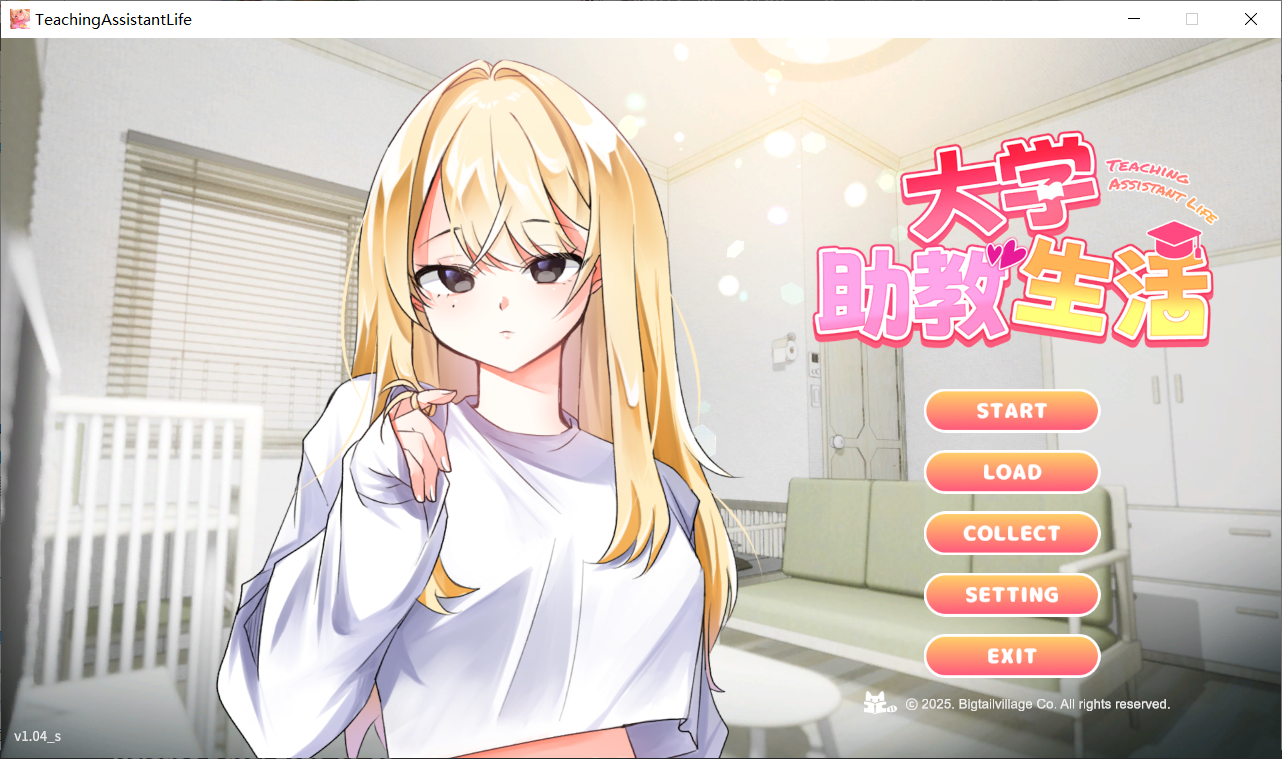Viewport: 1282px width, 759px height.
Task: Open the LOAD menu
Action: (x=1012, y=472)
